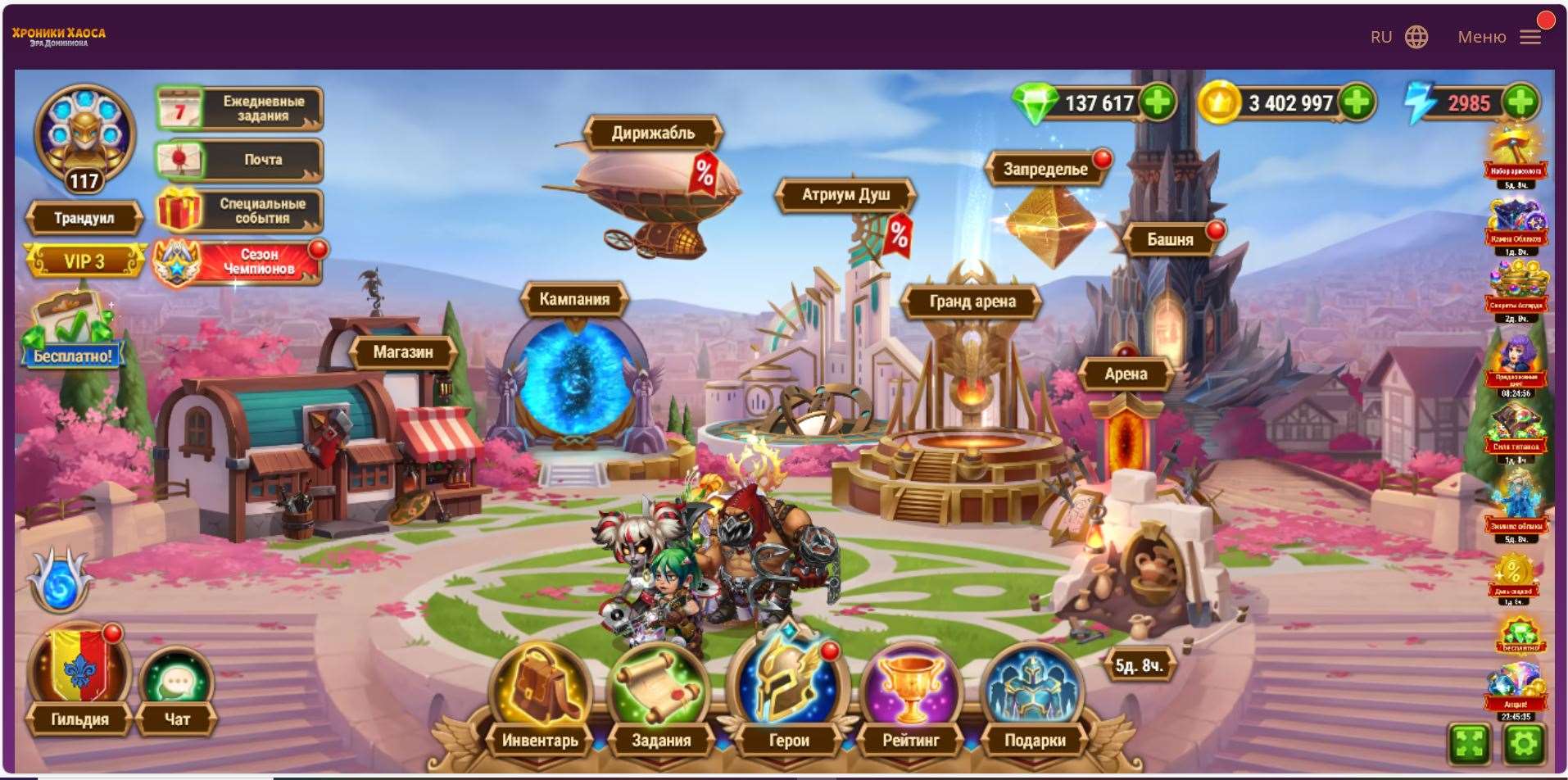Open the VIP 3 status bar

(86, 258)
